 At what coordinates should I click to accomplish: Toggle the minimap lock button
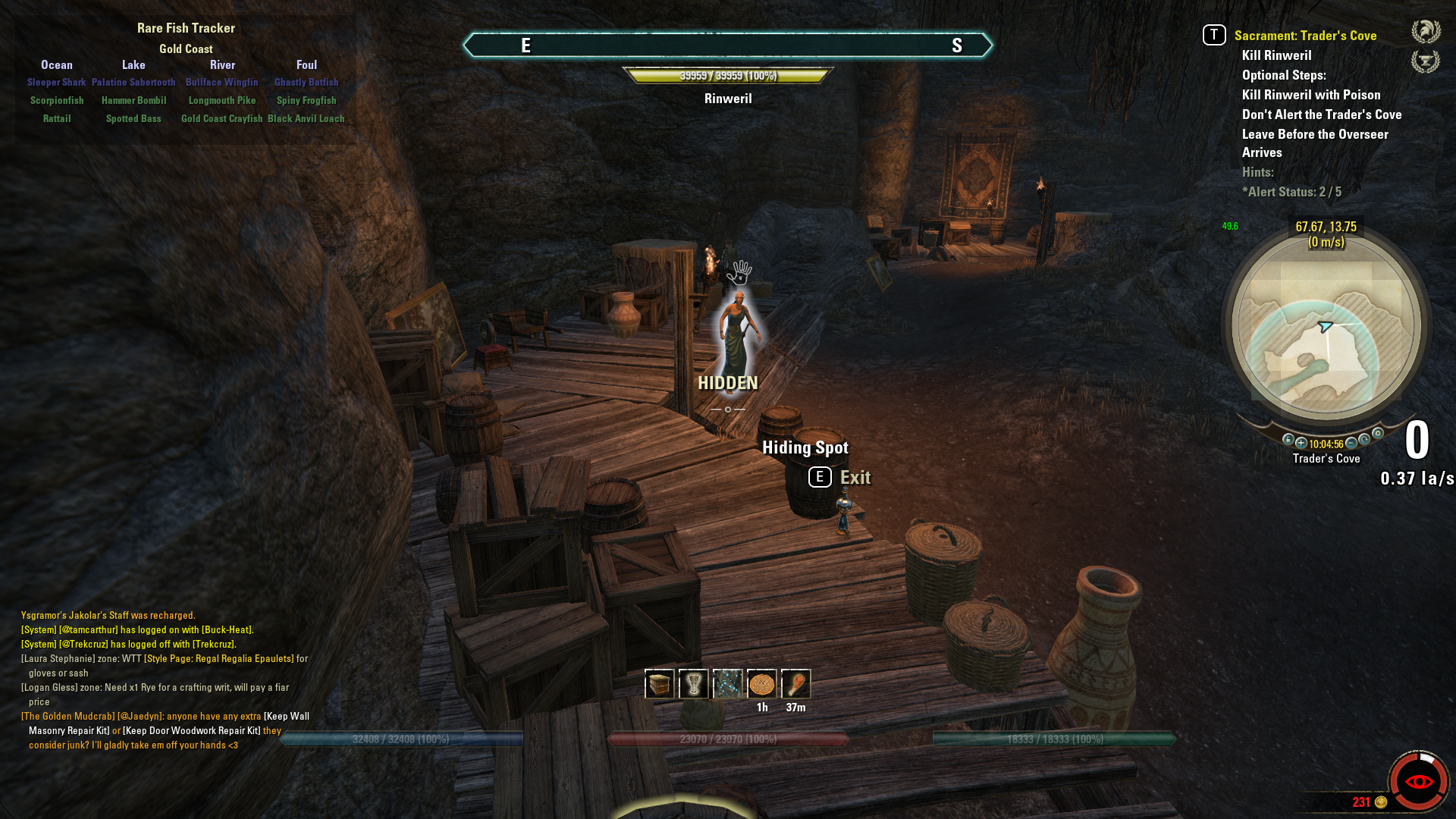(1288, 439)
